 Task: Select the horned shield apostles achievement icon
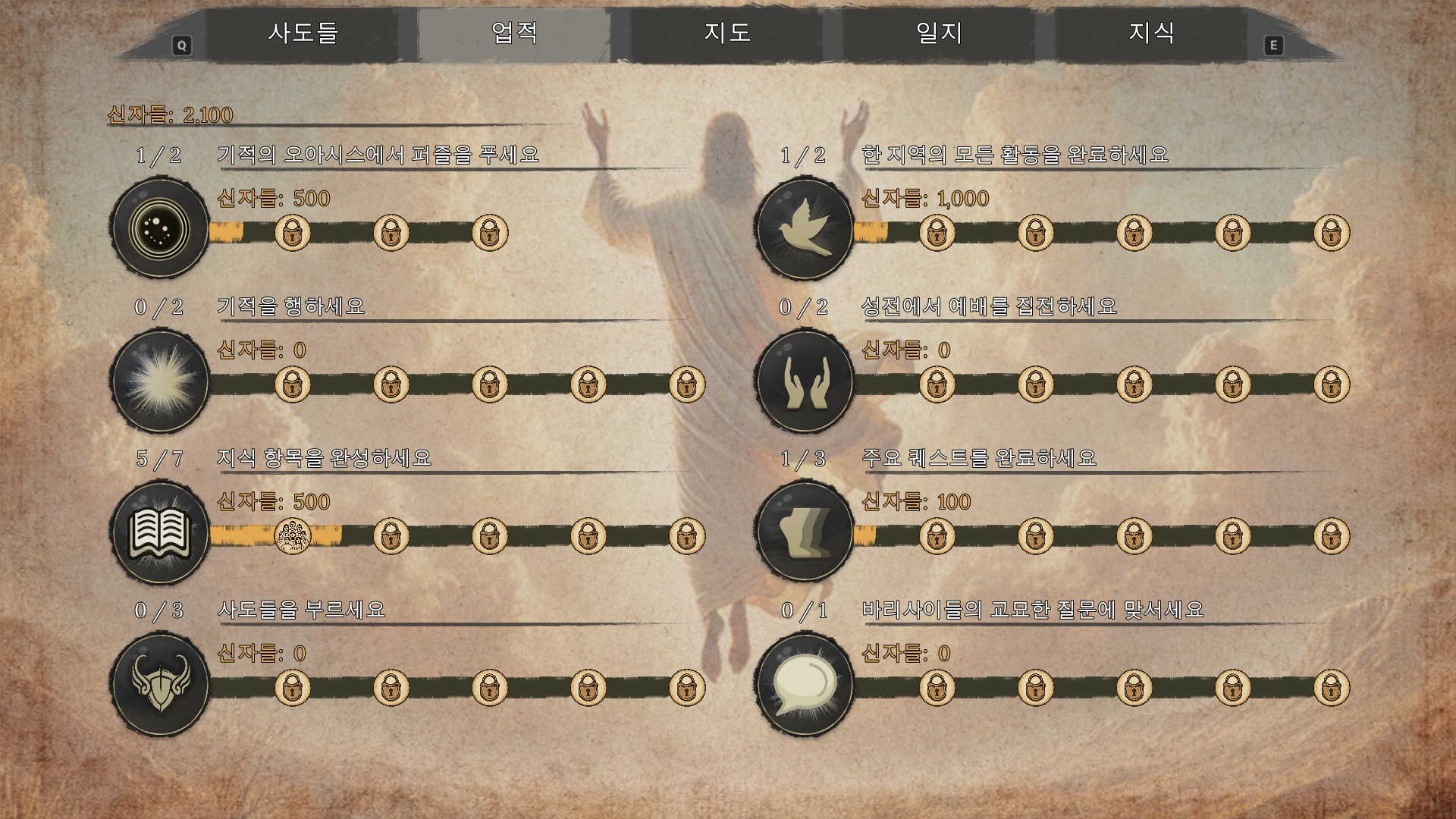click(x=159, y=684)
